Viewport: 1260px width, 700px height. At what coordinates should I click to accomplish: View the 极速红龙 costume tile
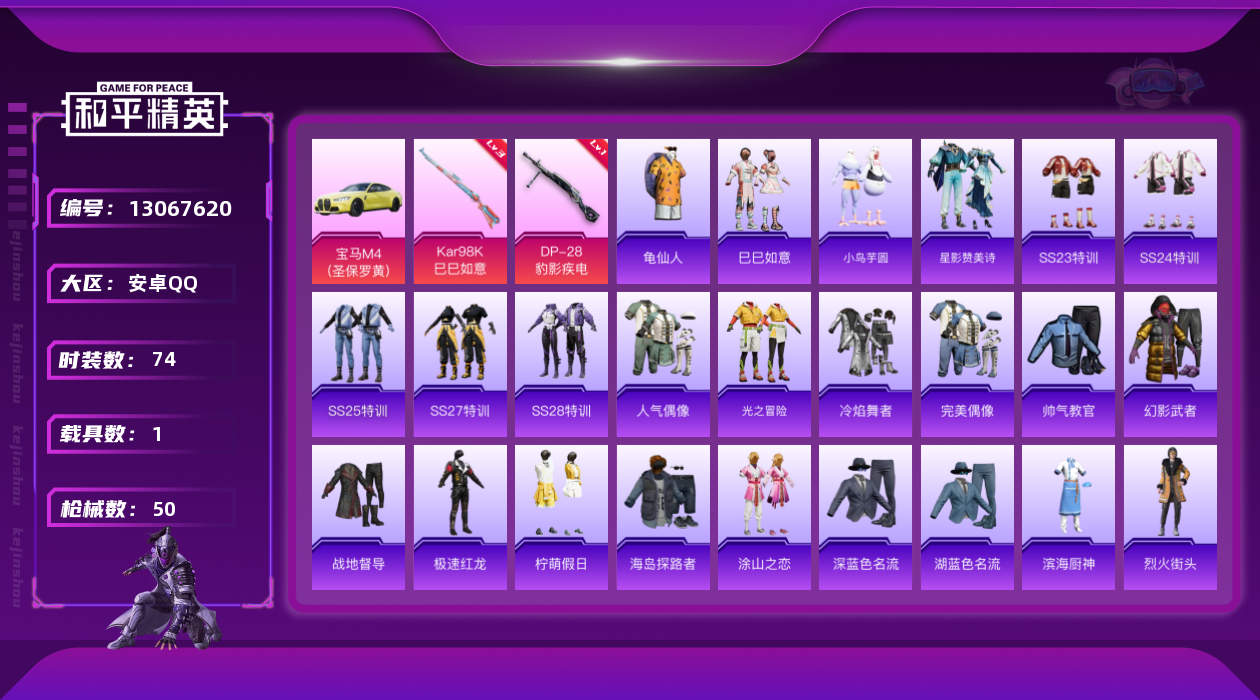point(460,517)
